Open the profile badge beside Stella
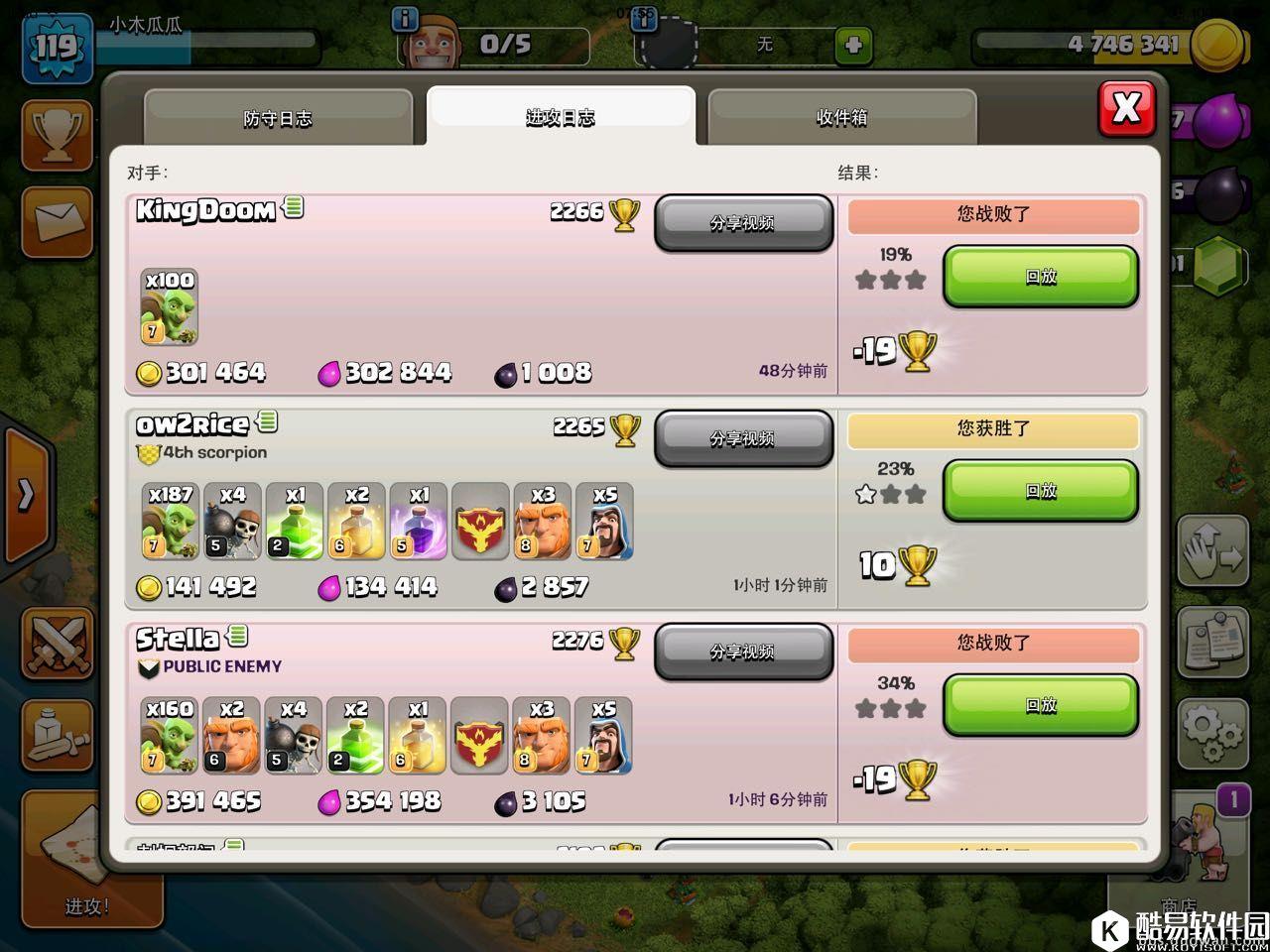This screenshot has width=1270, height=952. 237,636
